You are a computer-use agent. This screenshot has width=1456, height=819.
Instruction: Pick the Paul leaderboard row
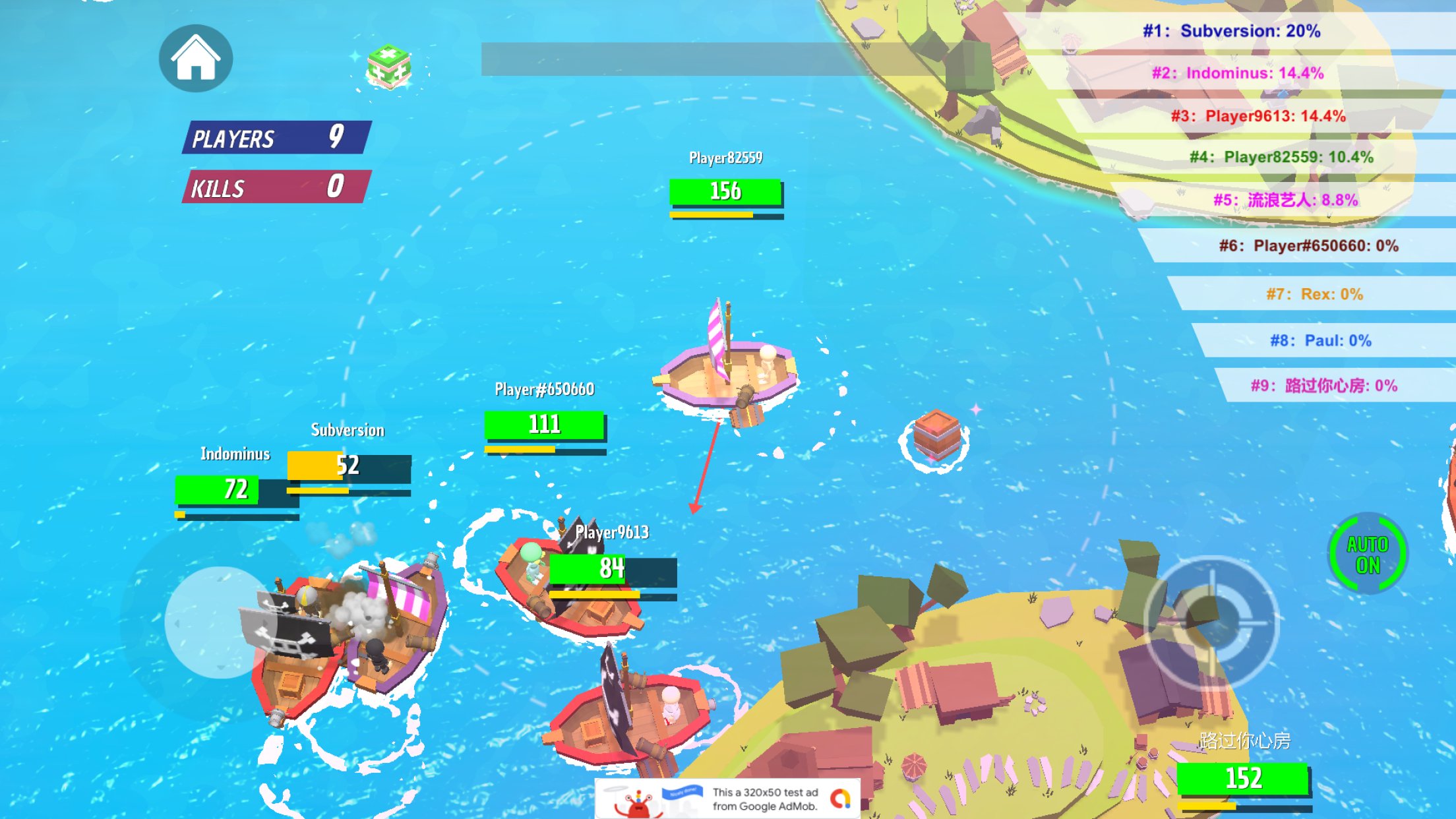coord(1321,341)
